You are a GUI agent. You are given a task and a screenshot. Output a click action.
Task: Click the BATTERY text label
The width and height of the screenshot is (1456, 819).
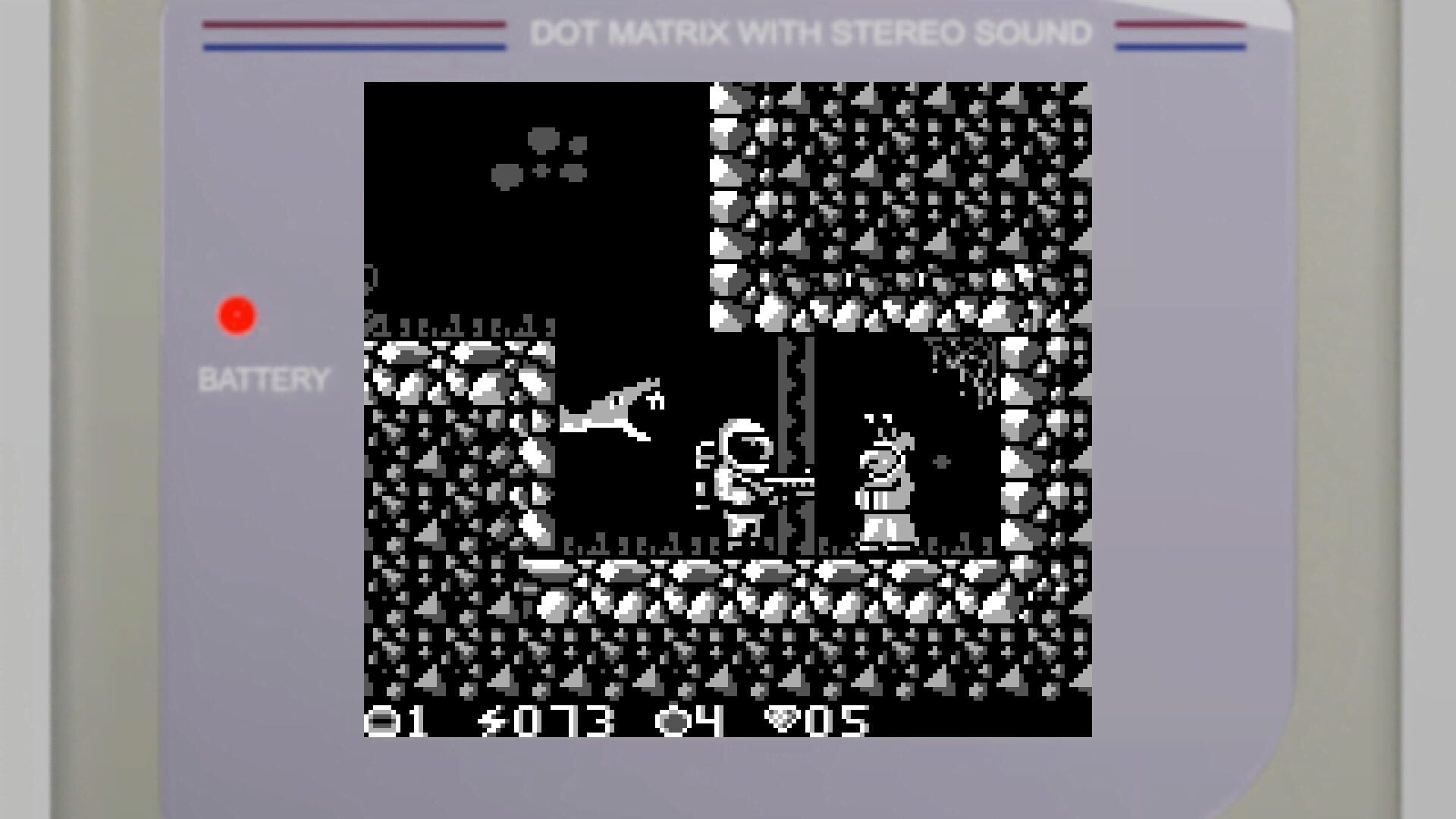point(264,376)
